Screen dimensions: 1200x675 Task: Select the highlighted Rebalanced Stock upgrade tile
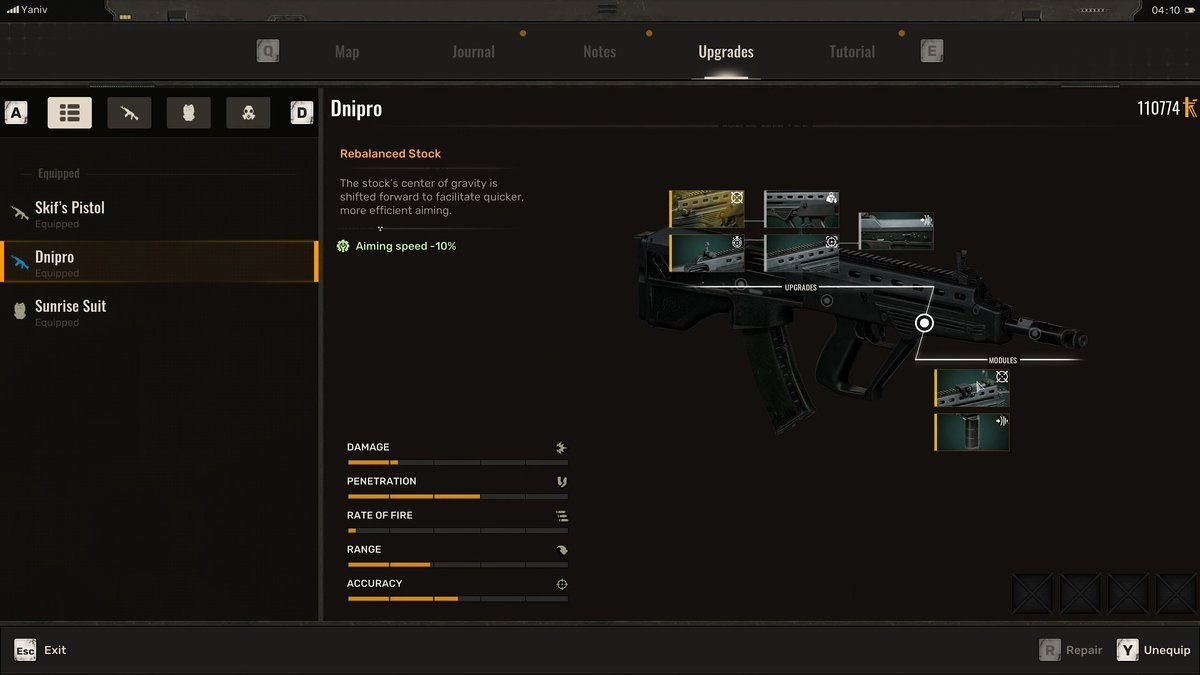707,209
